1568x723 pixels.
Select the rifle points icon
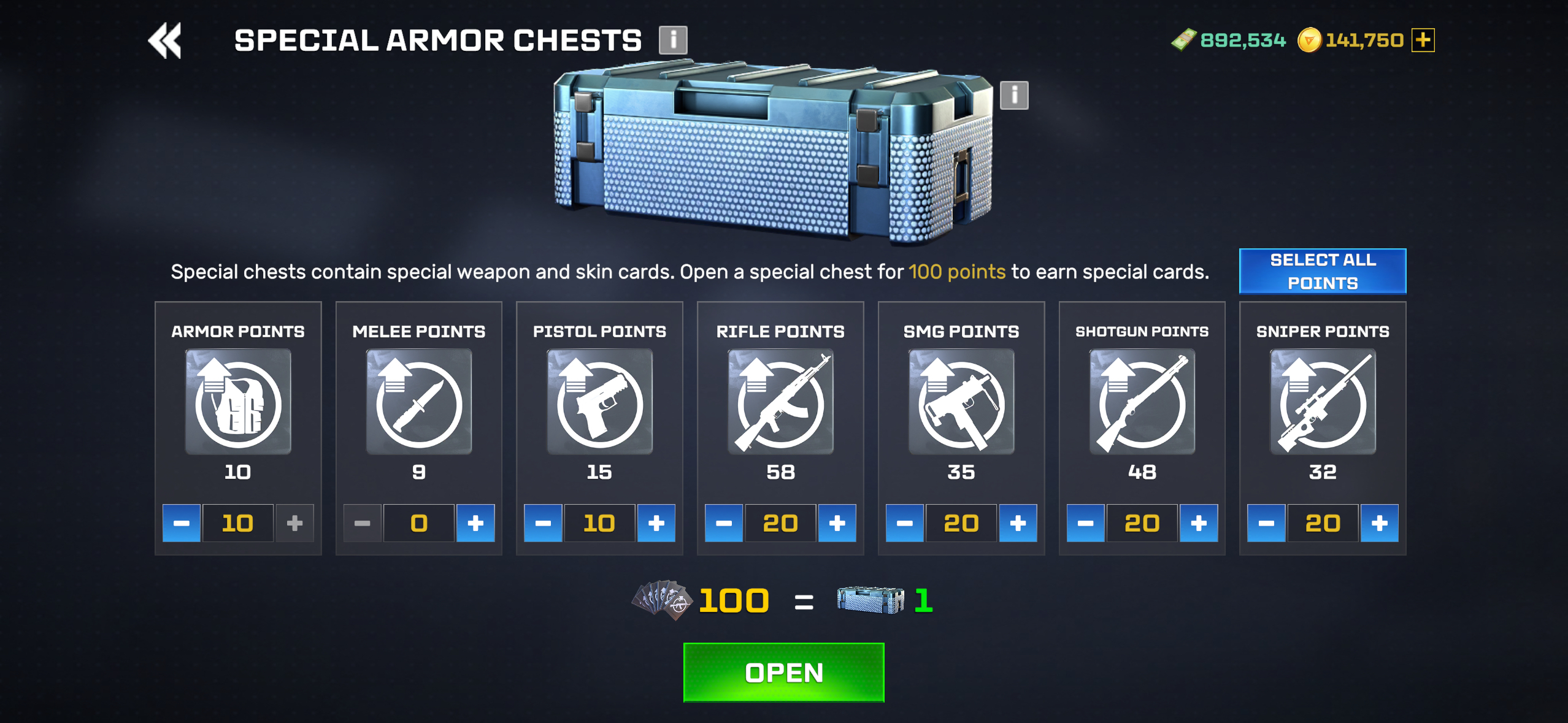point(780,402)
